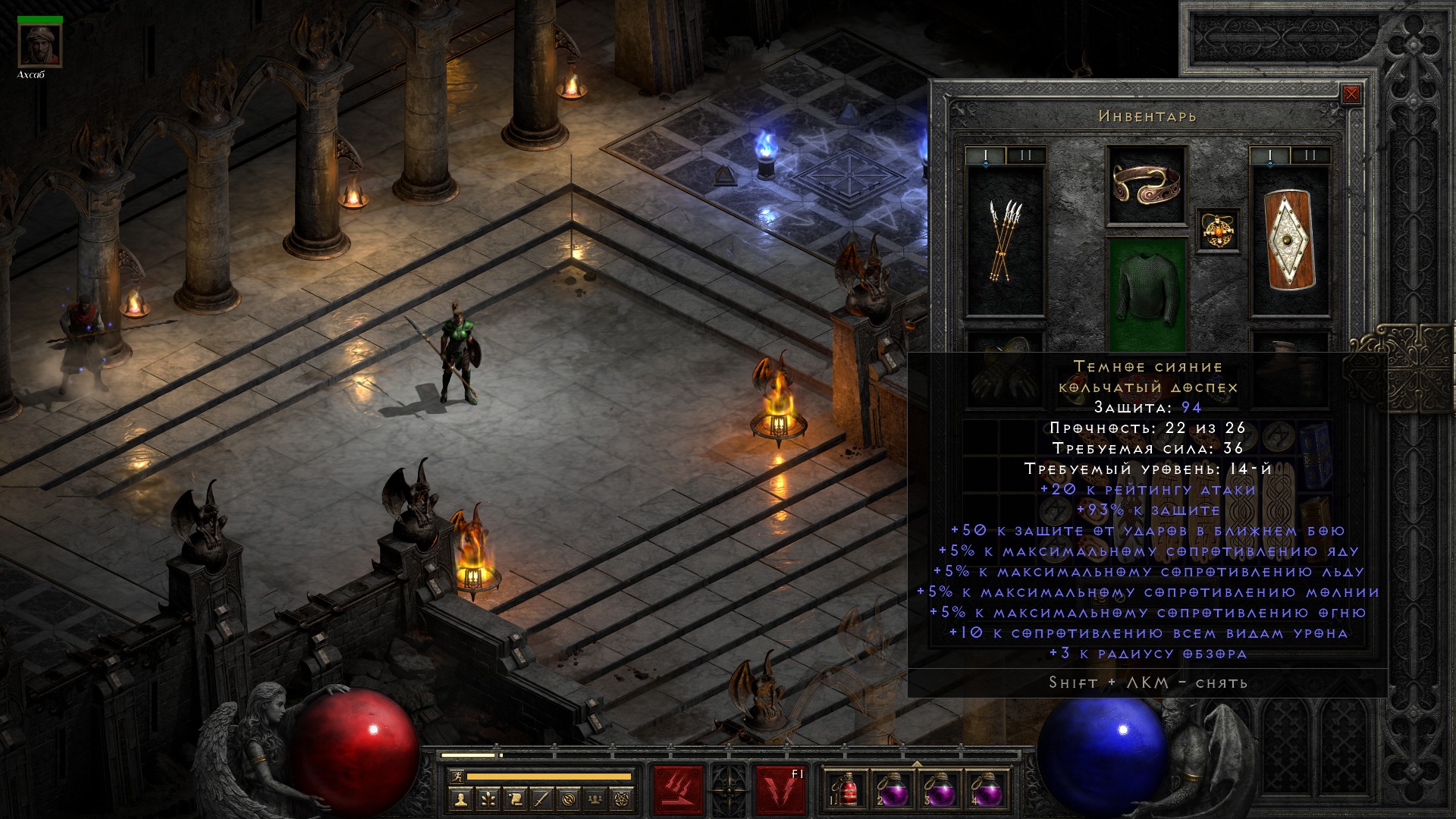The image size is (1456, 819).
Task: Select the equipped circlet helmet slot
Action: click(x=1146, y=184)
